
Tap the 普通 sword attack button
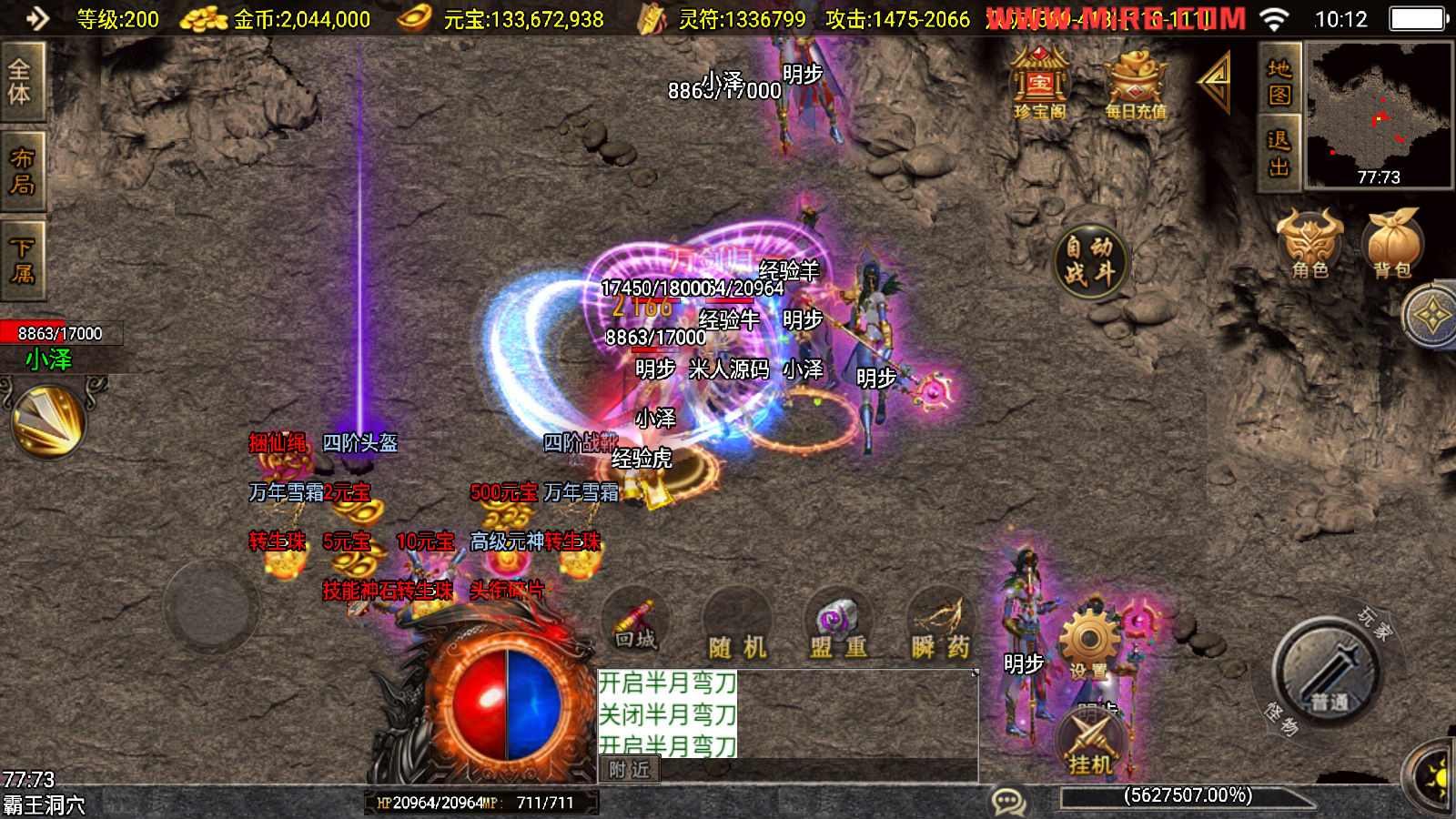[x=1327, y=674]
